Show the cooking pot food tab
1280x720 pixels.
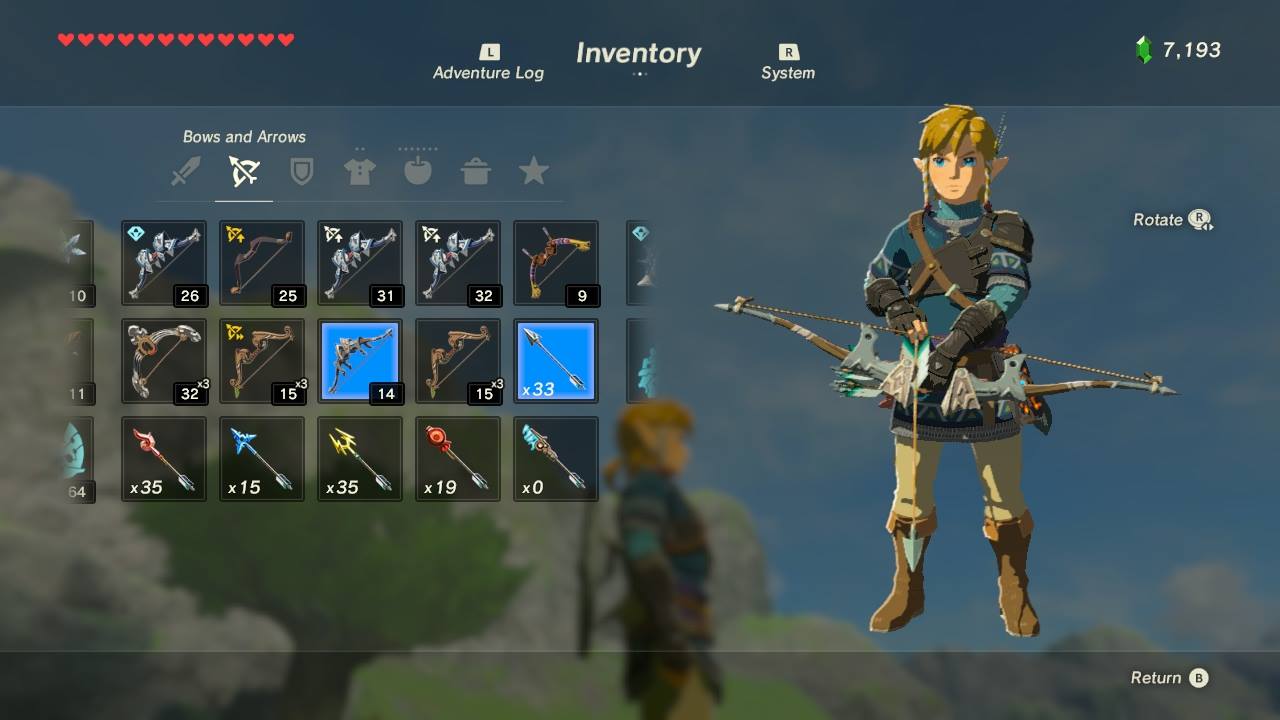[x=475, y=171]
